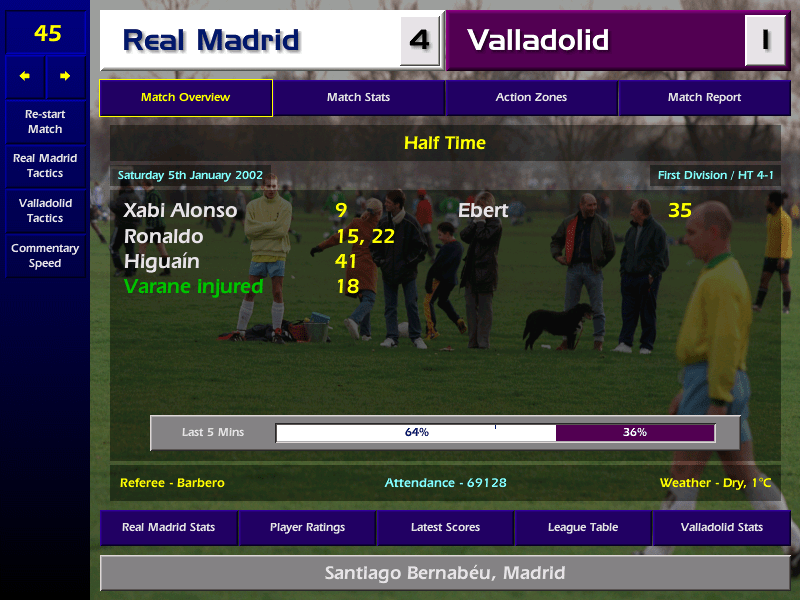Click the left arrow button
Image resolution: width=800 pixels, height=600 pixels.
pos(26,76)
